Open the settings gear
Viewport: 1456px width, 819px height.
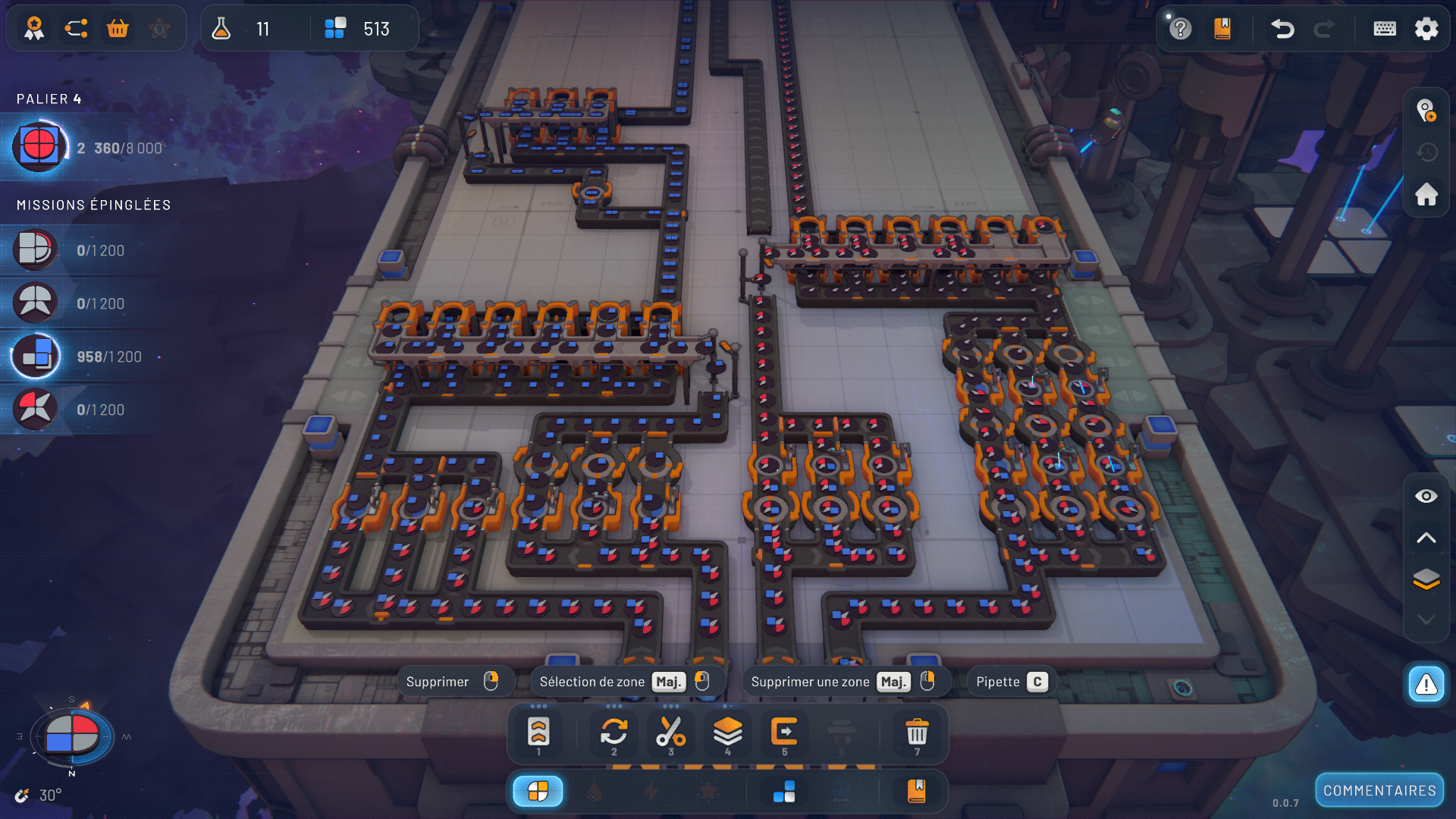(1426, 29)
